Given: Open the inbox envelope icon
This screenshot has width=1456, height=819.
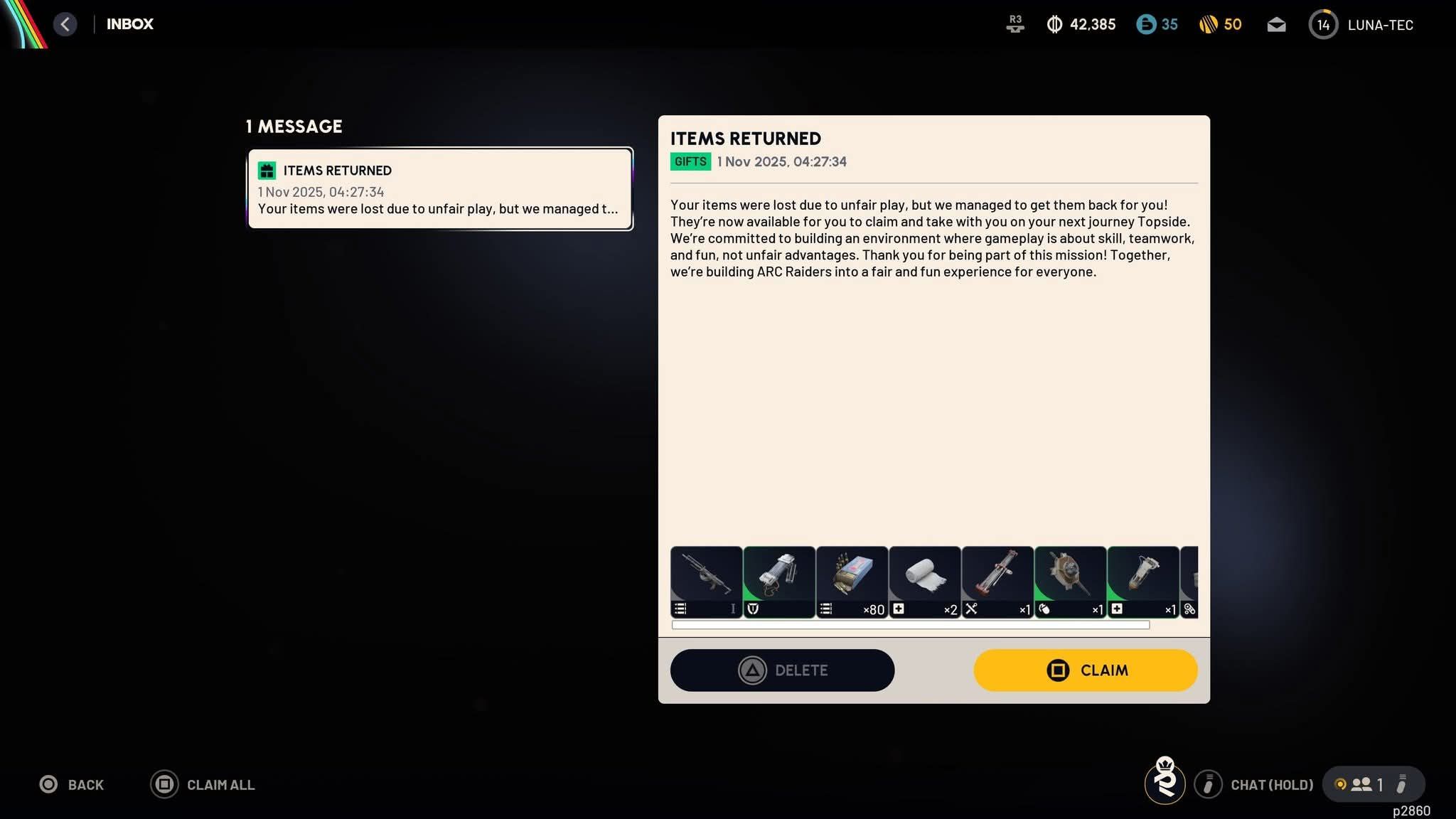Looking at the screenshot, I should pos(1276,25).
